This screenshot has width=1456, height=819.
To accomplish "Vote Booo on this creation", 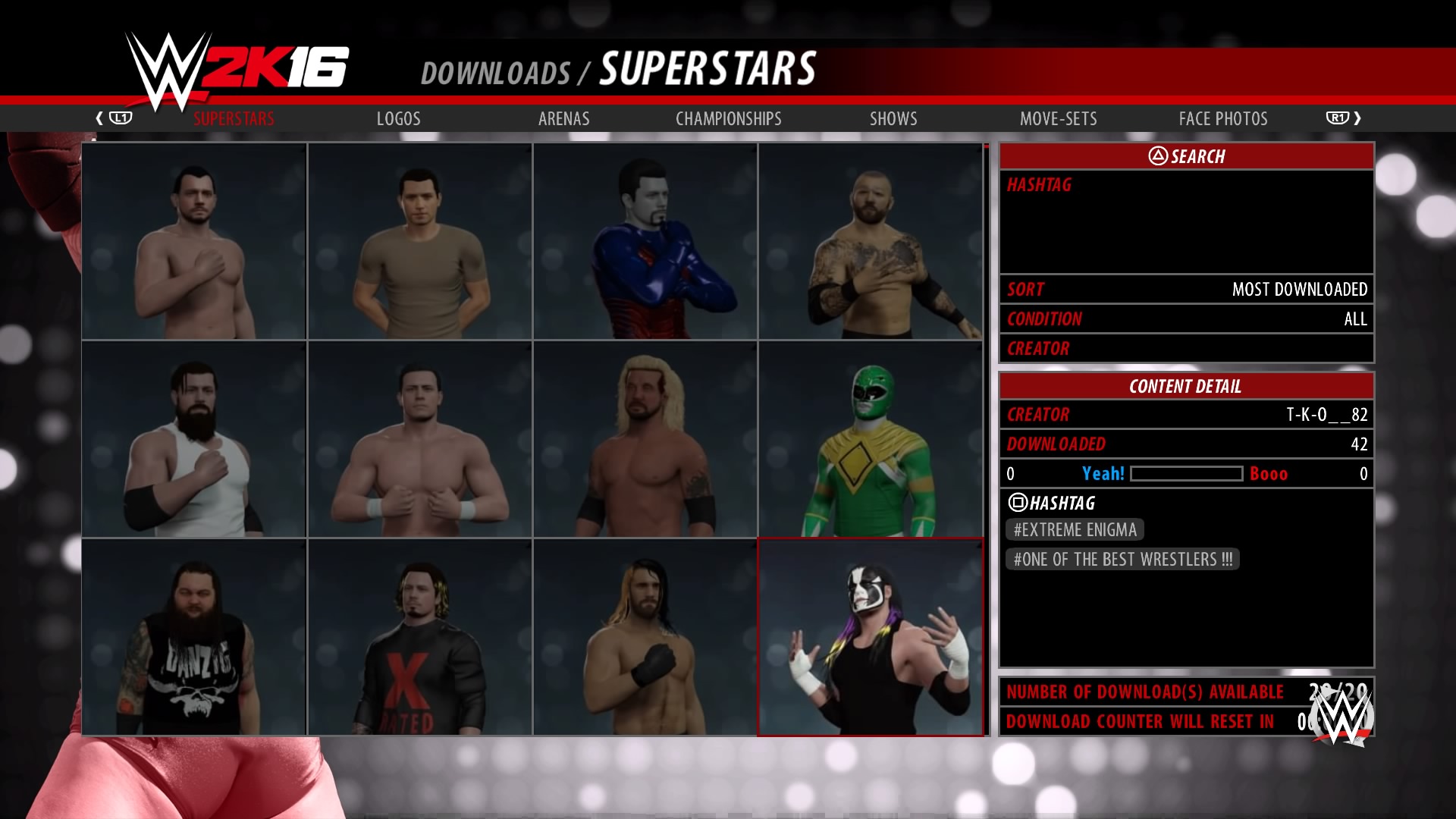I will tap(1267, 473).
